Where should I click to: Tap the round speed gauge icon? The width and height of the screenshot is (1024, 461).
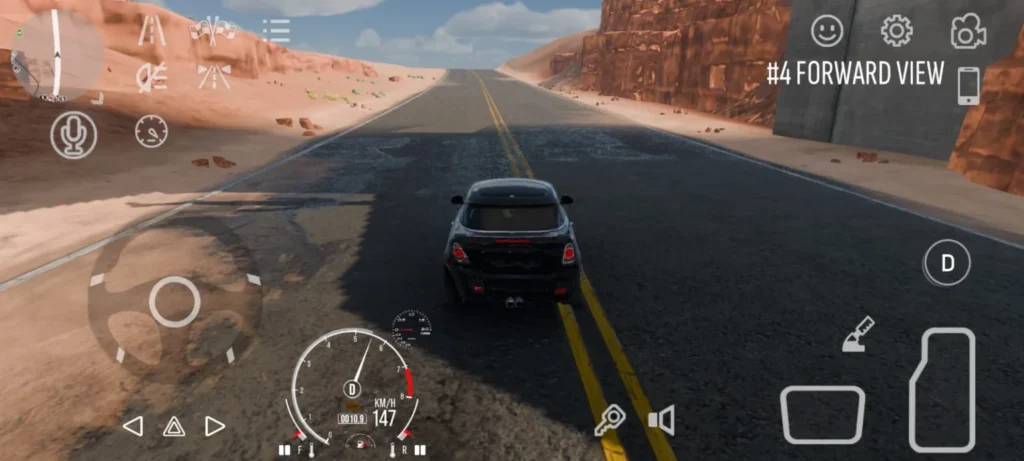151,131
